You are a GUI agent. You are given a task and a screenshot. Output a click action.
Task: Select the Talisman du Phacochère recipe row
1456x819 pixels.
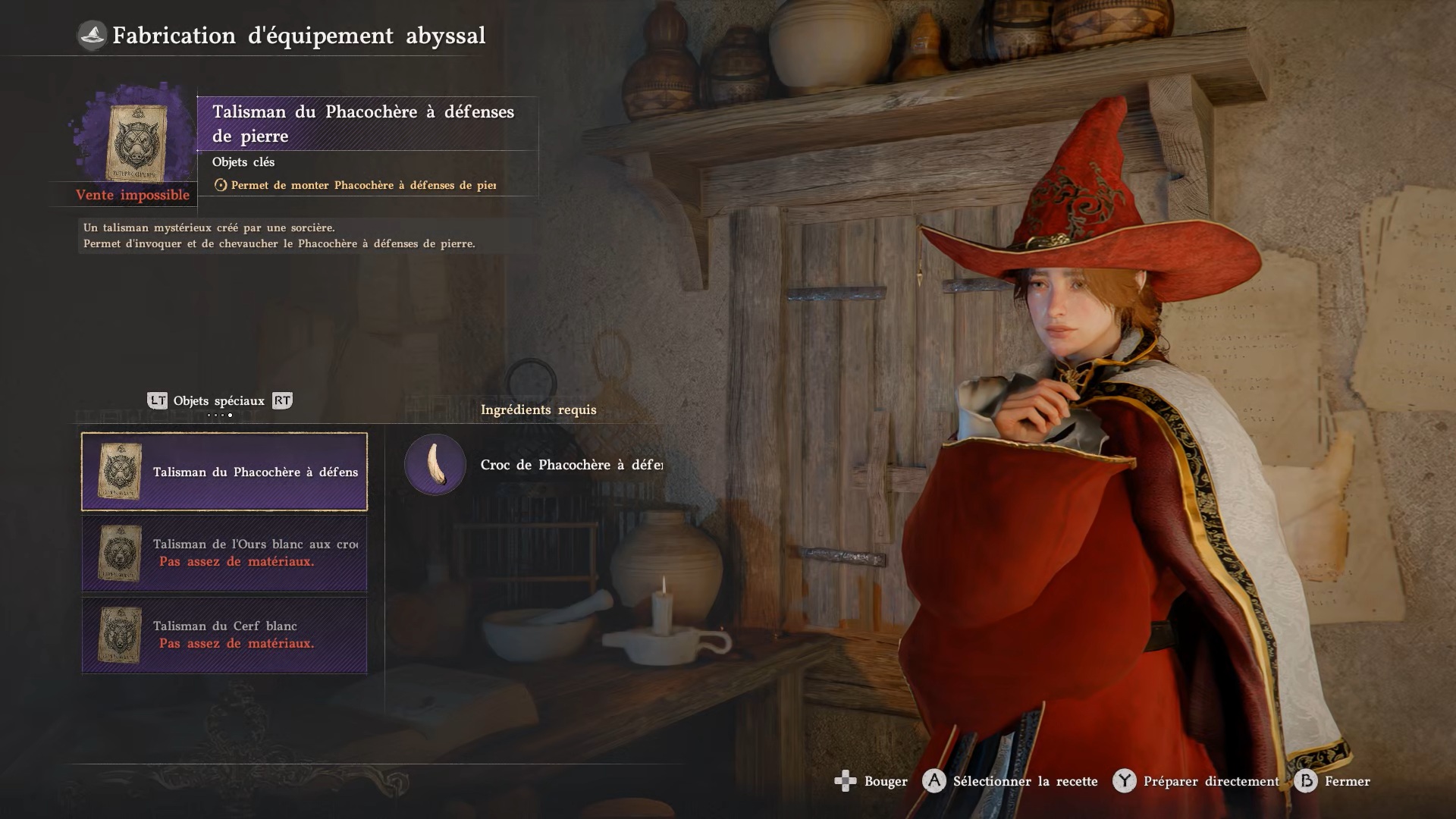pos(224,472)
